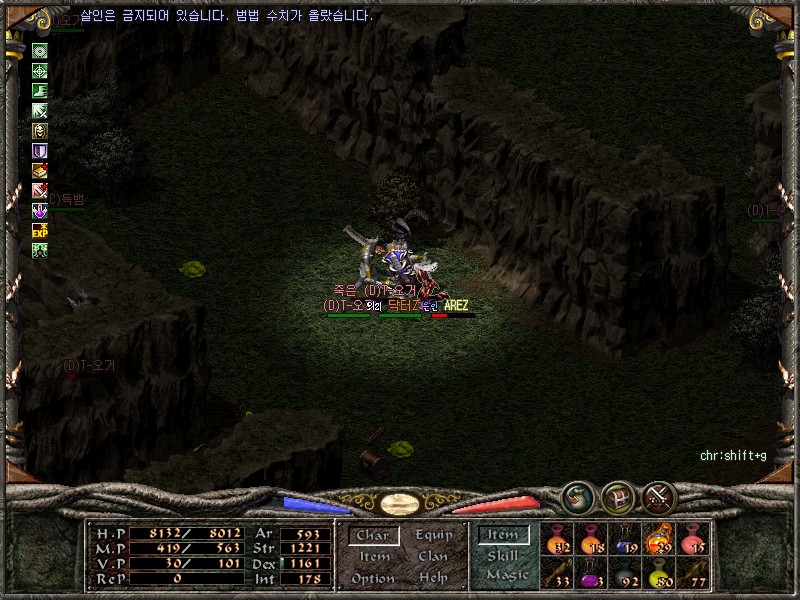800x600 pixels.
Task: Open the round treasure chest button
Action: click(618, 497)
